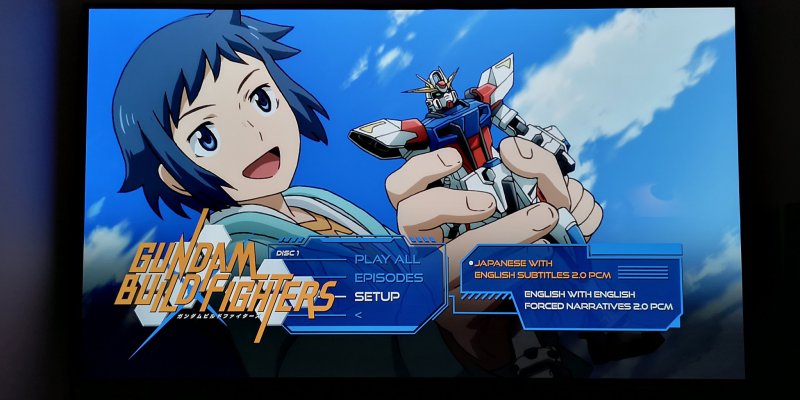Open the Episodes menu

(x=388, y=278)
